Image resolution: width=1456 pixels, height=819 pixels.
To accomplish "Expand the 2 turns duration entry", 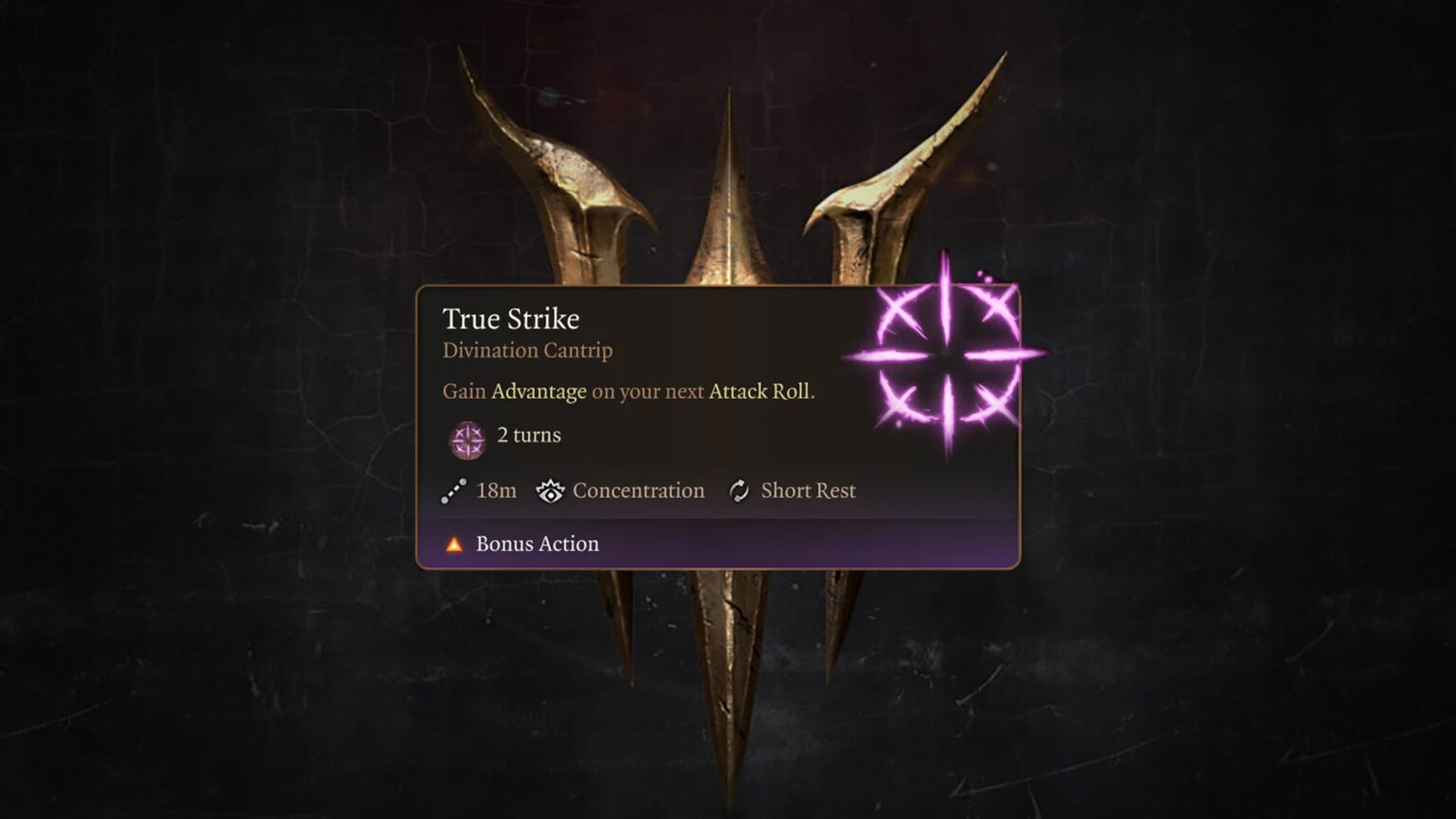I will click(527, 435).
